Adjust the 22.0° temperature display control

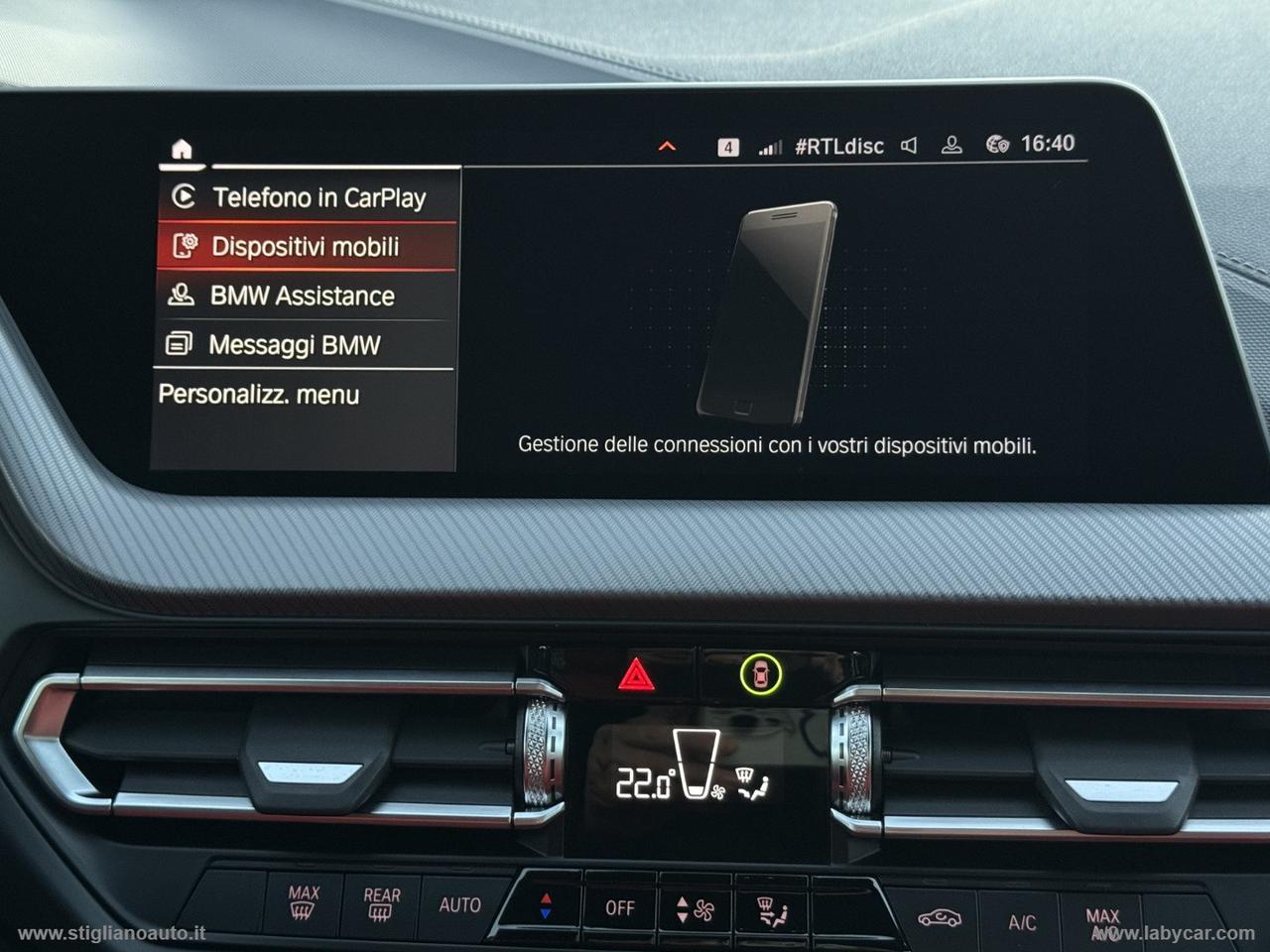coord(647,778)
